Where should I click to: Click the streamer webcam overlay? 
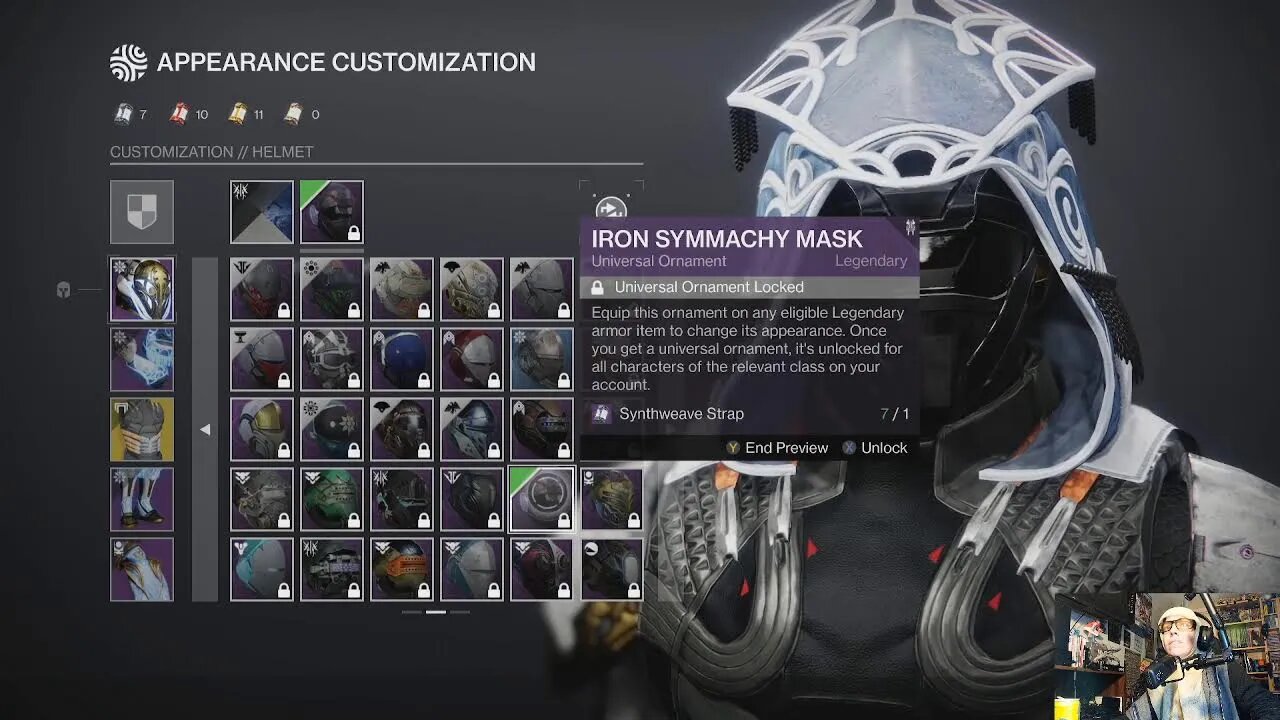coord(1167,655)
